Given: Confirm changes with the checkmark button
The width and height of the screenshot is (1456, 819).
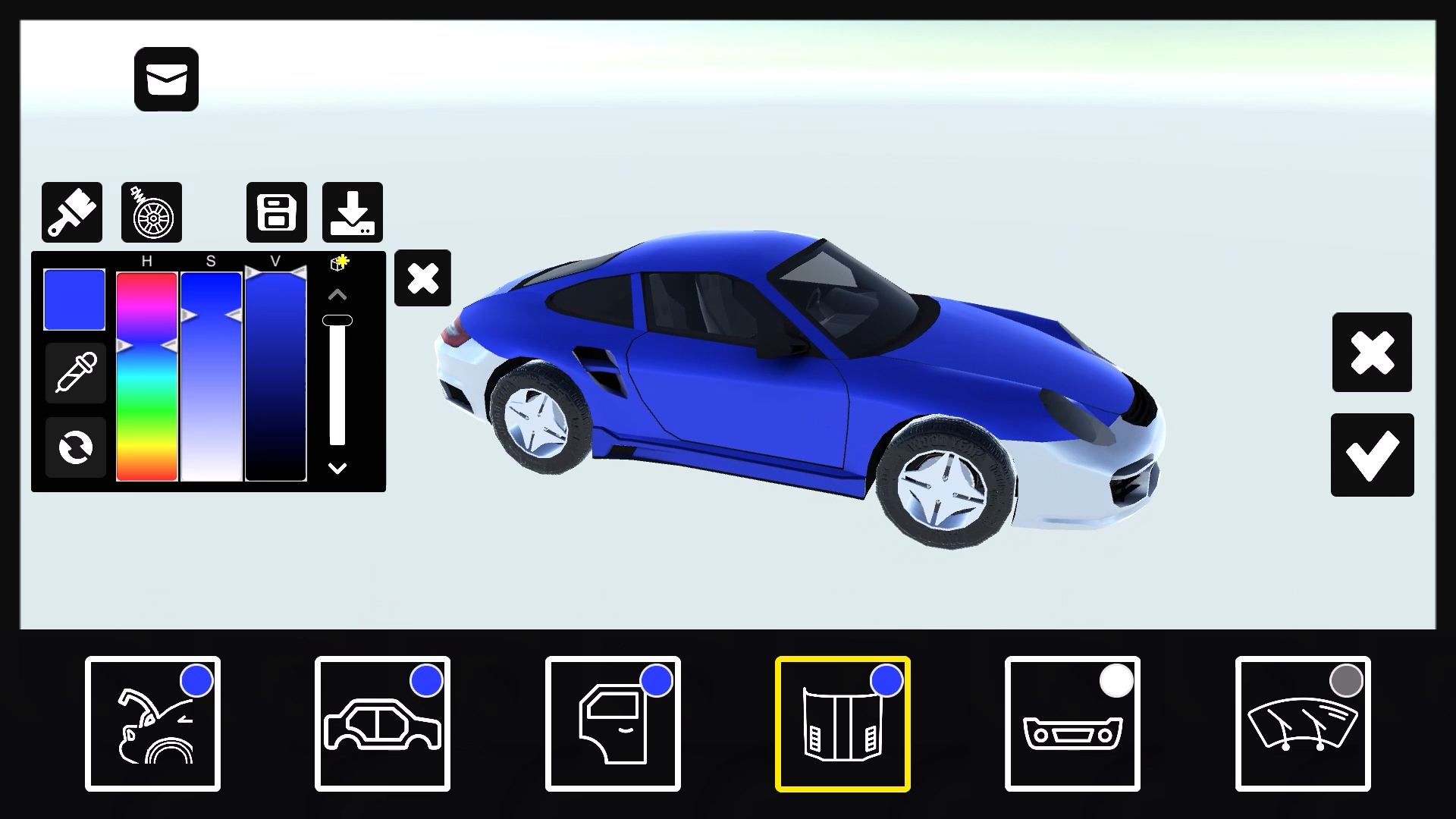Looking at the screenshot, I should 1373,455.
